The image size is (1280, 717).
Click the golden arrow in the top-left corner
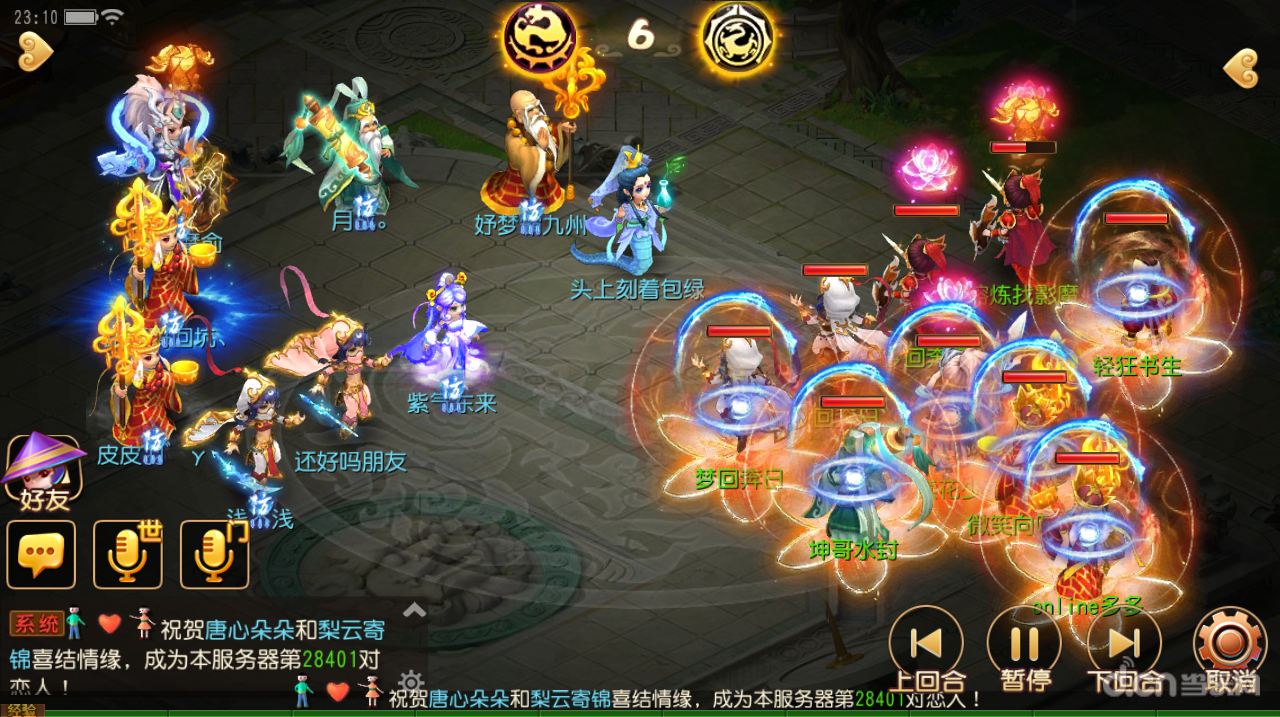click(35, 48)
